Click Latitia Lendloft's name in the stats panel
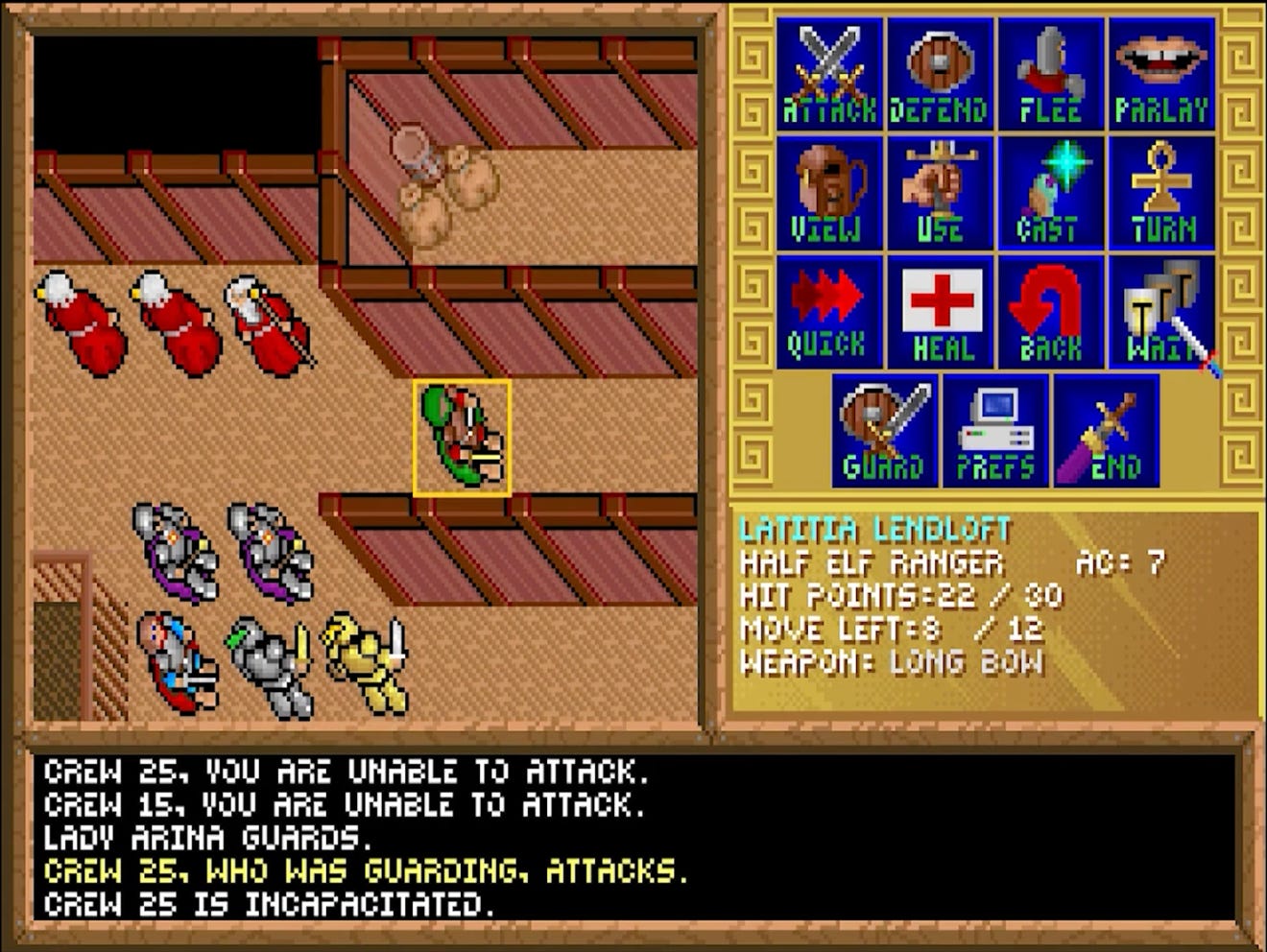Screen dimensions: 1267x952 [874, 526]
